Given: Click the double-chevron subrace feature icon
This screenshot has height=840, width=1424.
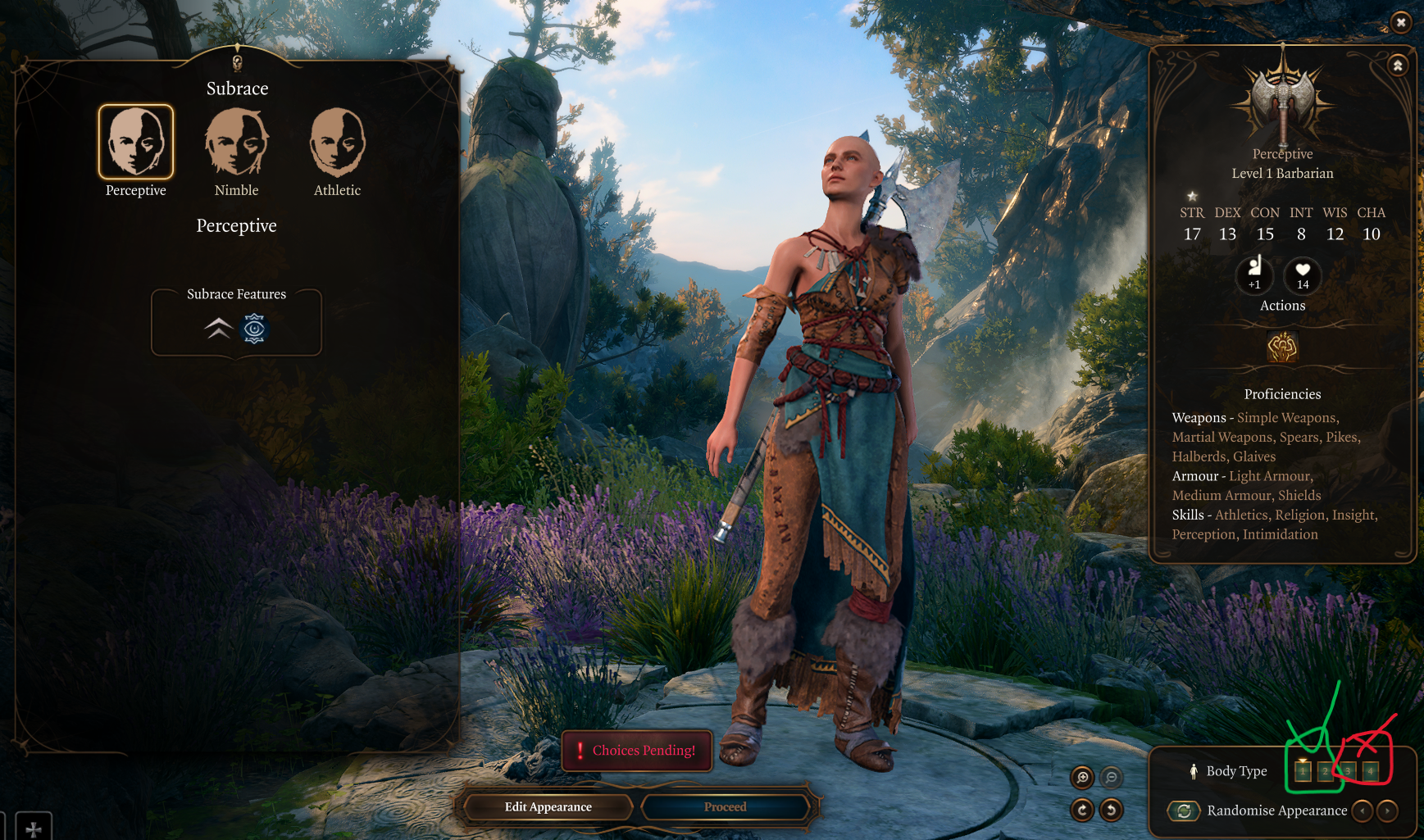Looking at the screenshot, I should [x=218, y=329].
